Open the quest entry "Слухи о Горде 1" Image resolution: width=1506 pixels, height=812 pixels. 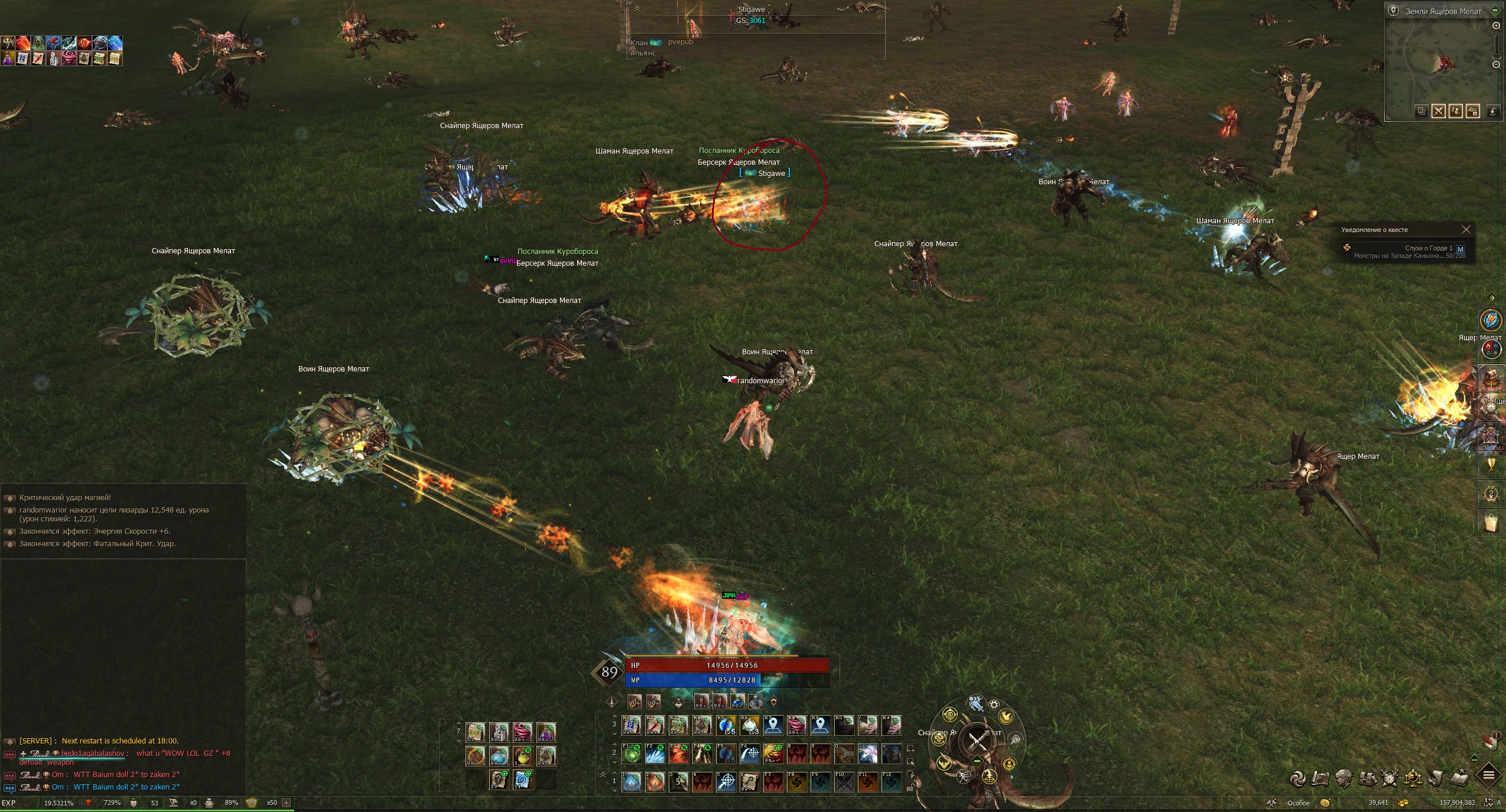pos(1429,248)
